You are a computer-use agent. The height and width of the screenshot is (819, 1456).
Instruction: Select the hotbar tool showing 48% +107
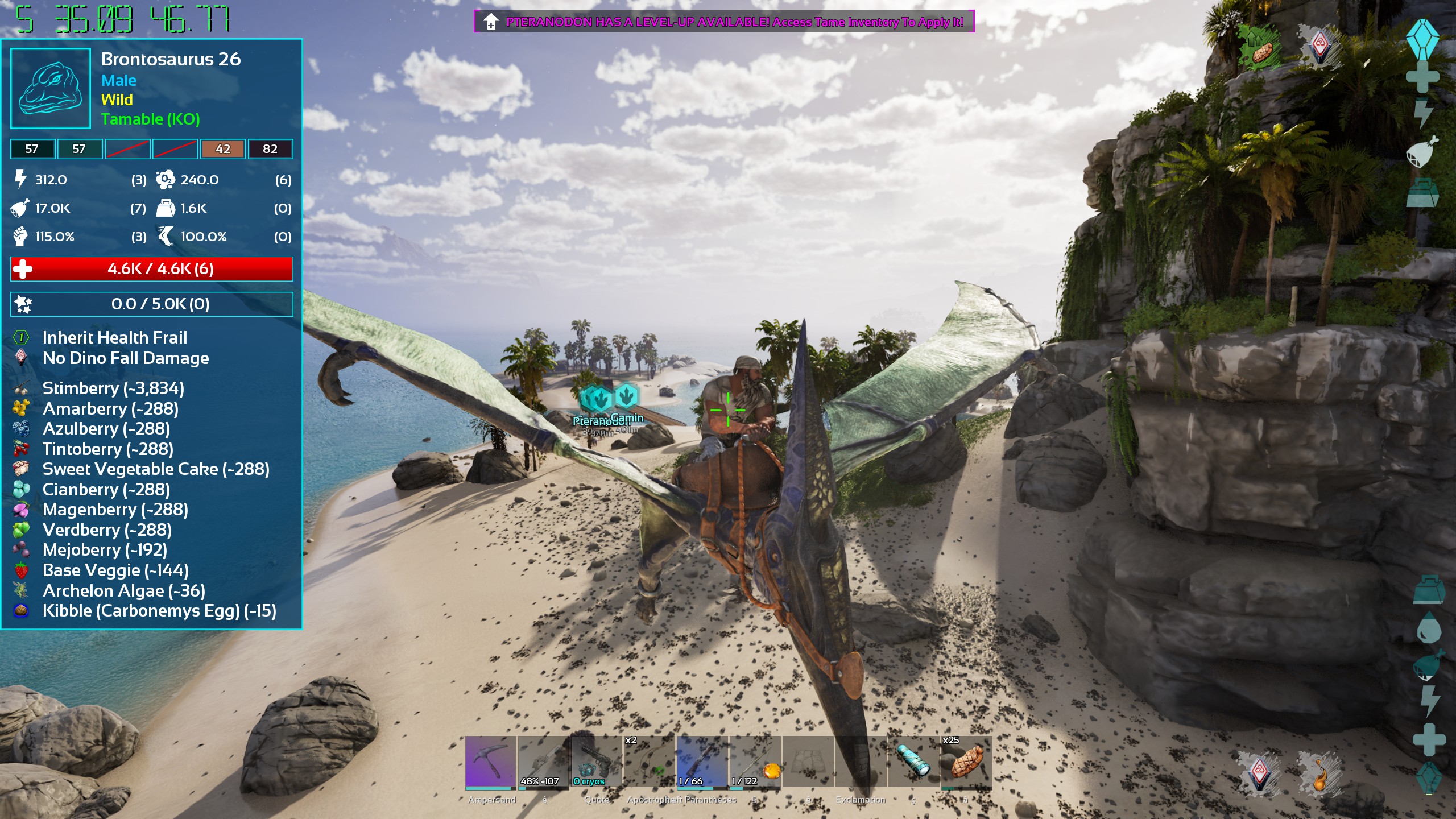[544, 762]
